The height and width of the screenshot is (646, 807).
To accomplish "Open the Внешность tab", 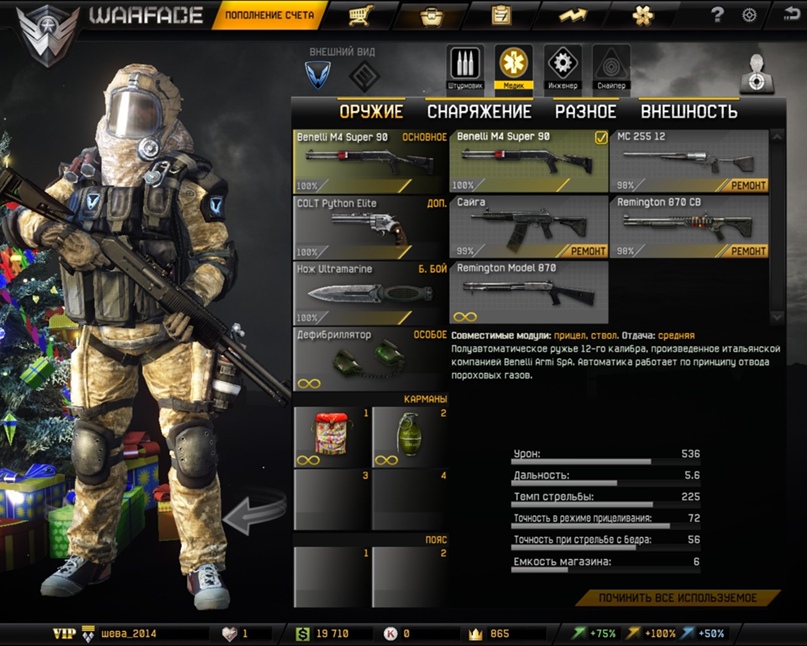I will point(689,112).
